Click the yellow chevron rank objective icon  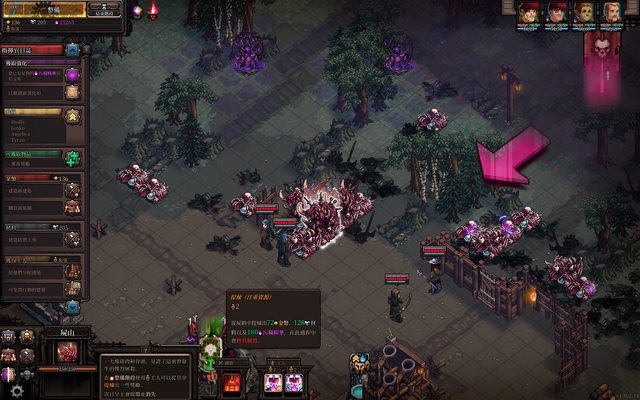(x=73, y=118)
